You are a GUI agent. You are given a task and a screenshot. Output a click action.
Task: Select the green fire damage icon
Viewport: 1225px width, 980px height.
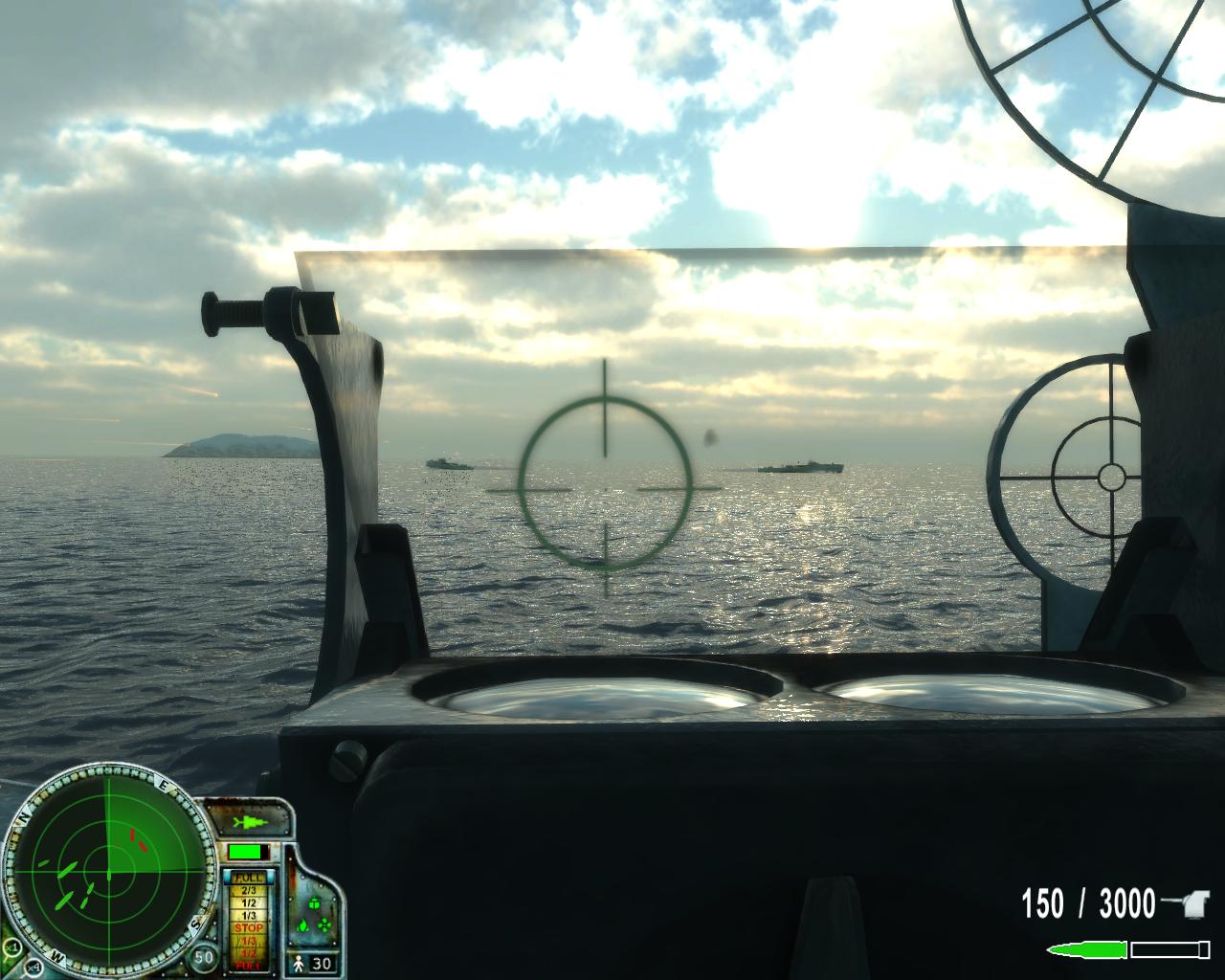[304, 926]
